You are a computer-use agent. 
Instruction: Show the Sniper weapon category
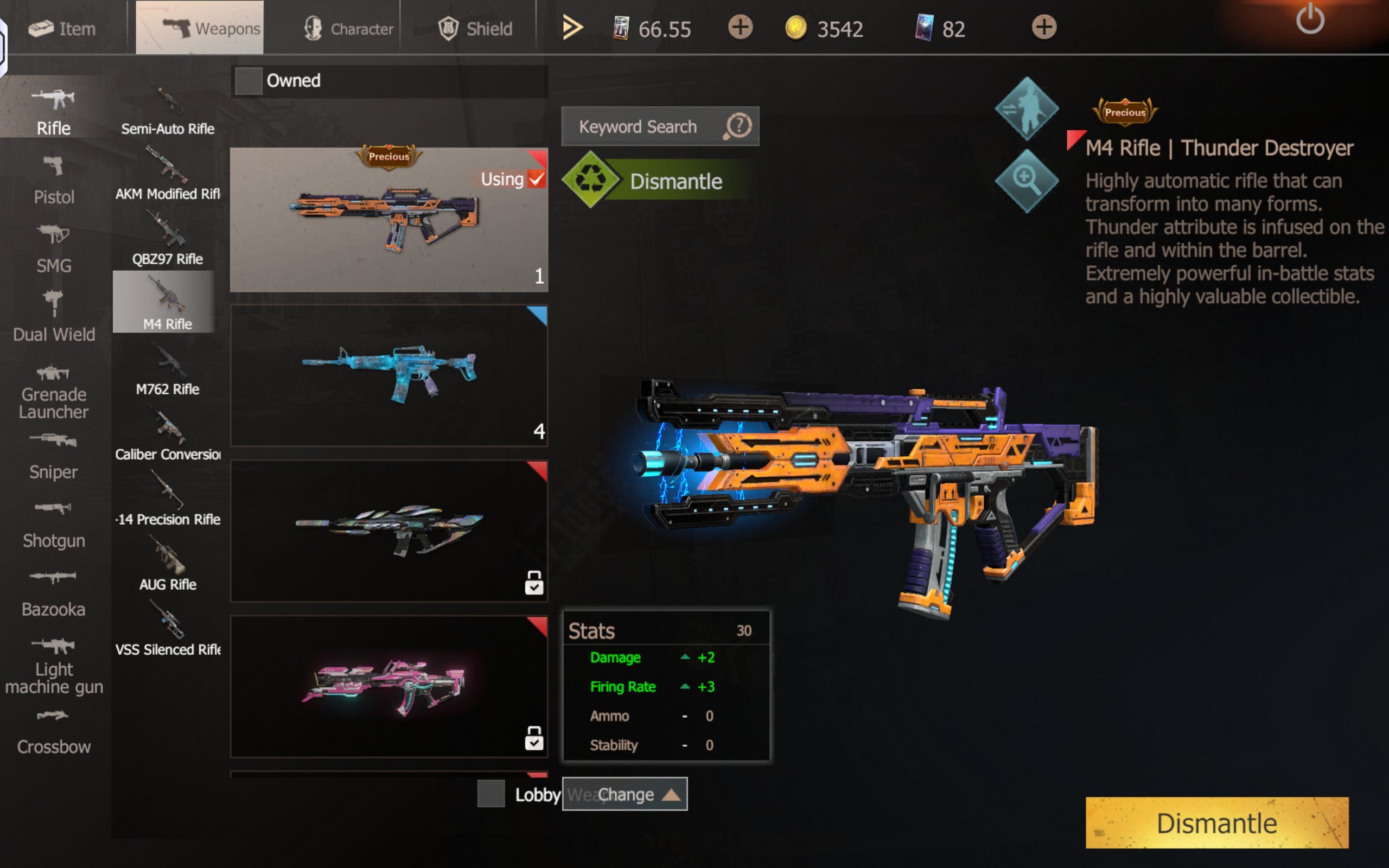coord(53,456)
